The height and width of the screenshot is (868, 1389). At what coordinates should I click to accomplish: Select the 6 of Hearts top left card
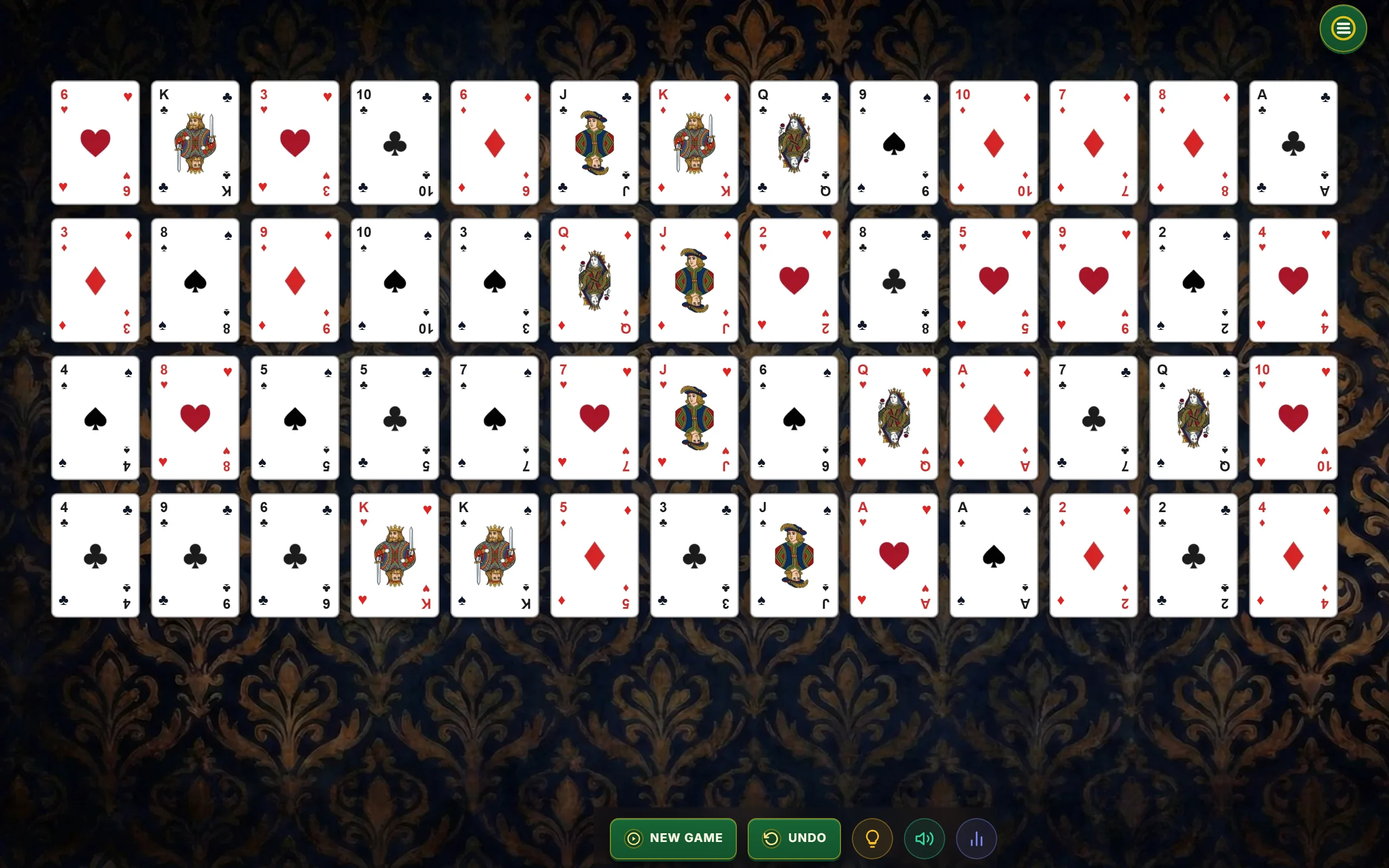point(95,143)
